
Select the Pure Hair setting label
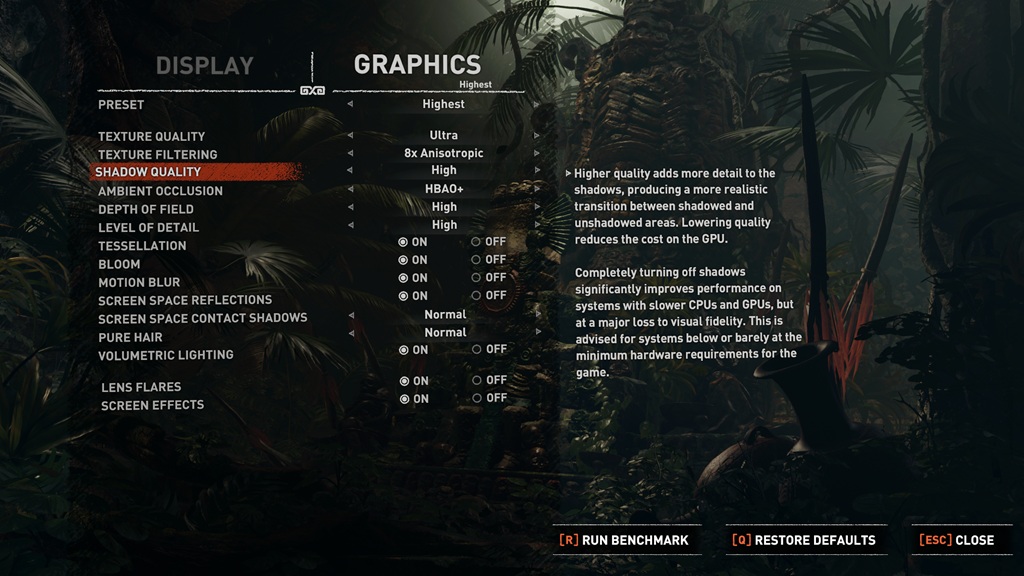[130, 337]
